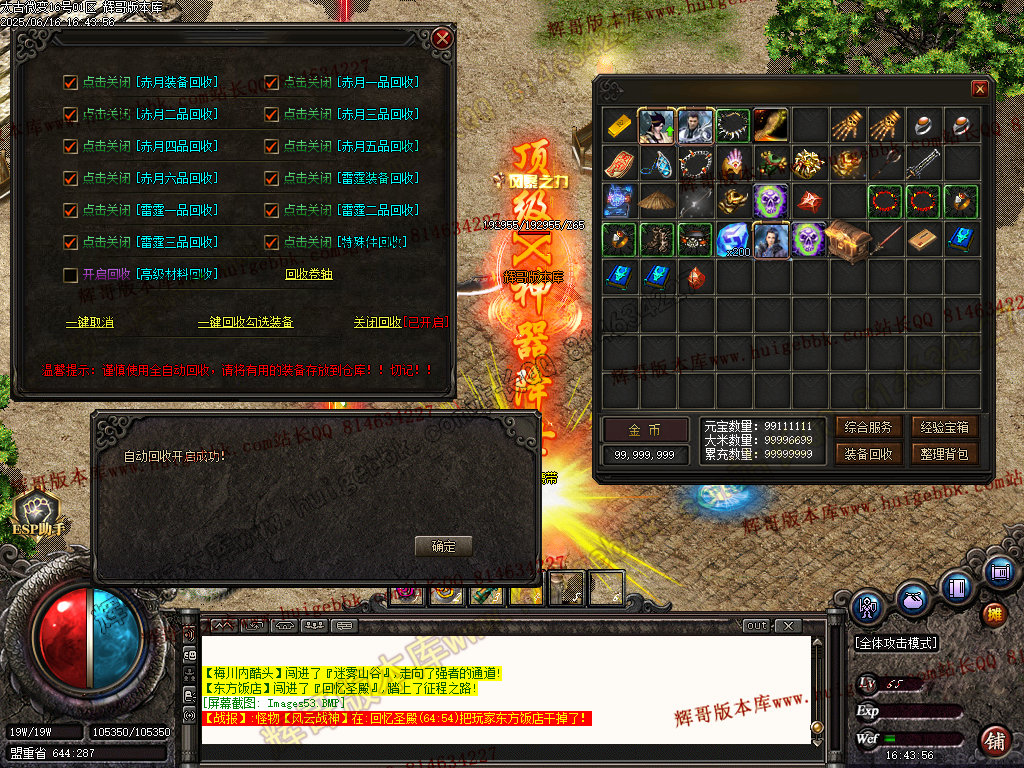Close the recycle settings panel
Viewport: 1024px width, 768px height.
tap(442, 39)
